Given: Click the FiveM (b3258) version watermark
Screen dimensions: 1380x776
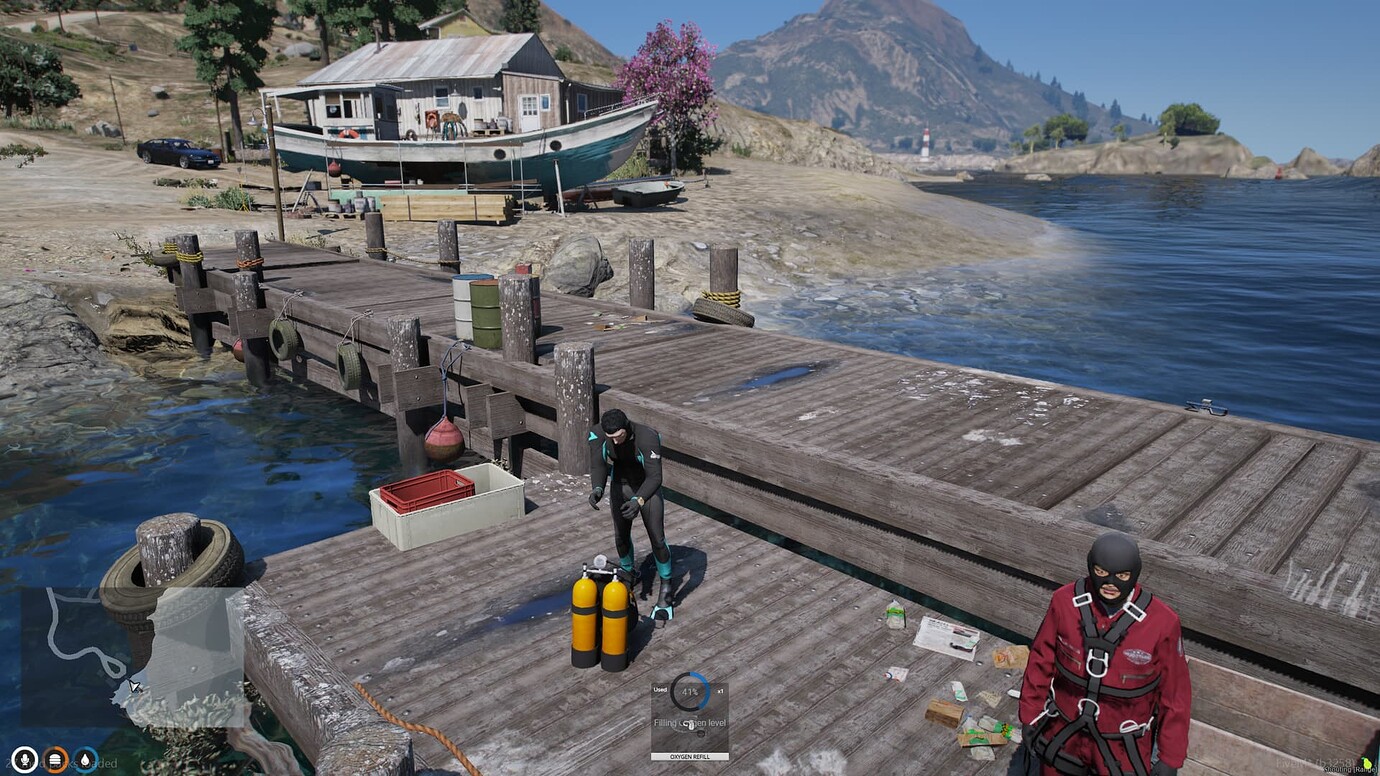Looking at the screenshot, I should click(x=1315, y=763).
